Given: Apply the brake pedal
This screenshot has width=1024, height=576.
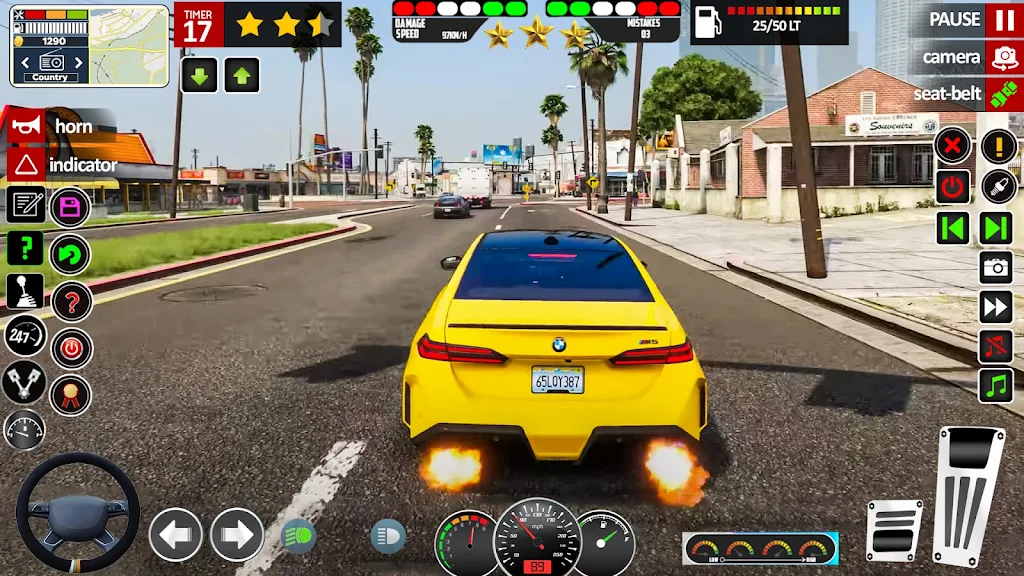Looking at the screenshot, I should click(x=893, y=530).
